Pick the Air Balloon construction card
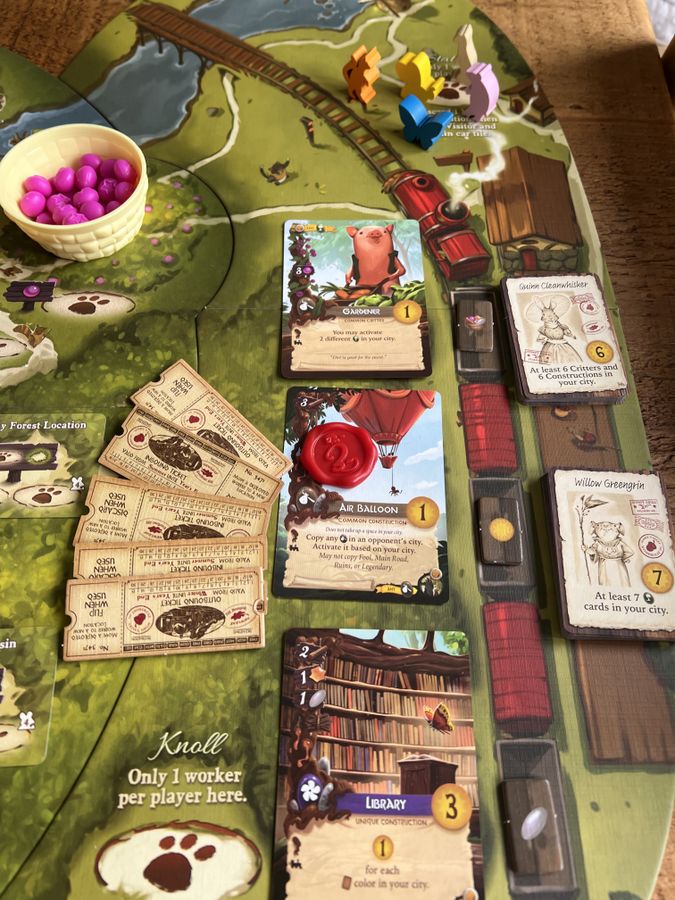 pyautogui.click(x=360, y=494)
